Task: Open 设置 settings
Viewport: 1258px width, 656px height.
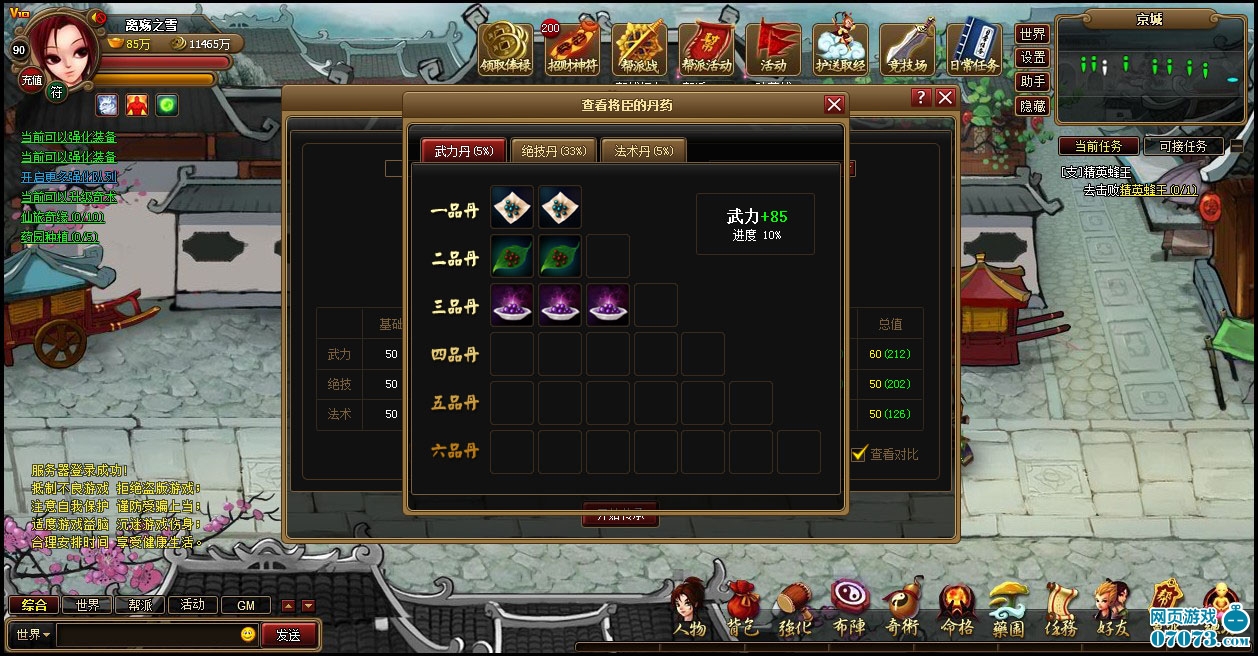Action: [1033, 58]
